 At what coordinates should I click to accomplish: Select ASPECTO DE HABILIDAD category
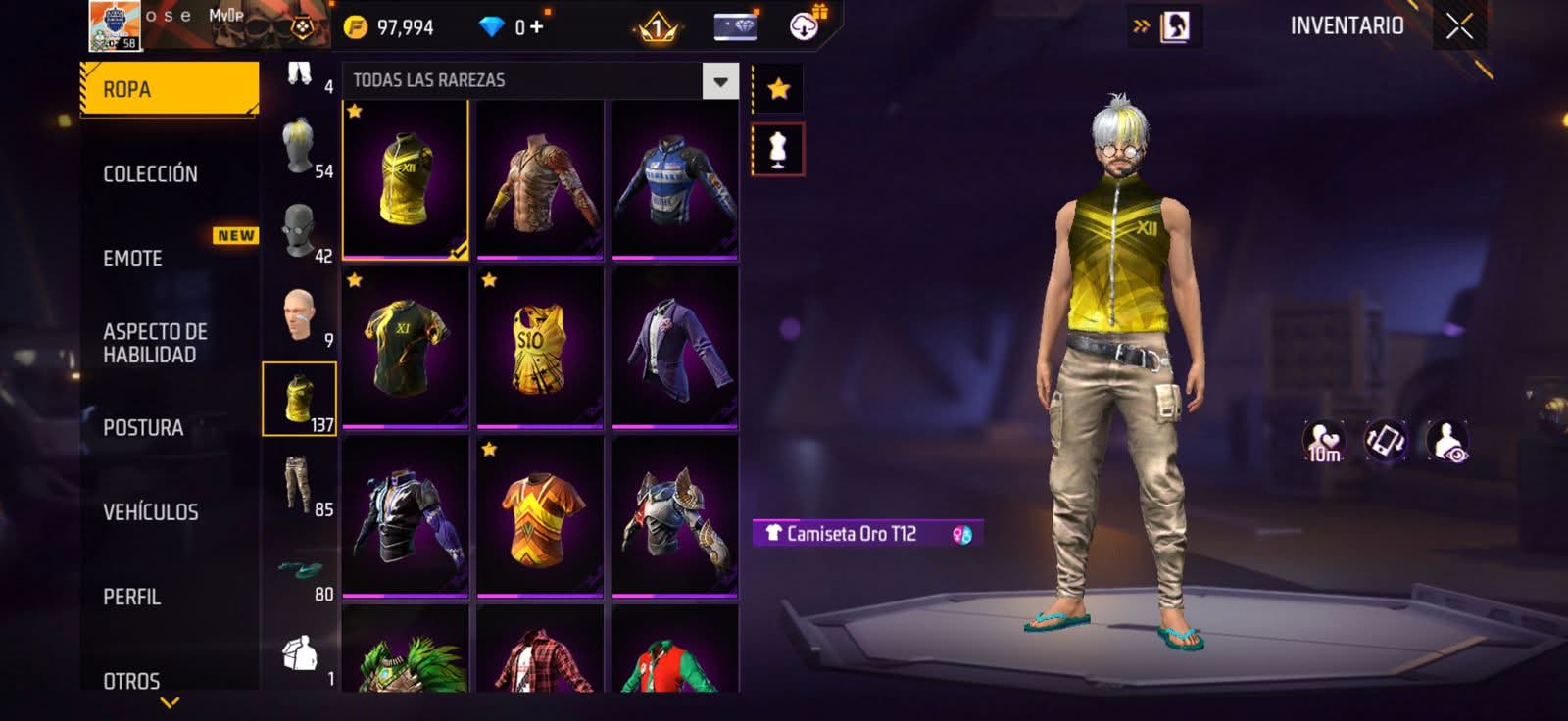155,343
